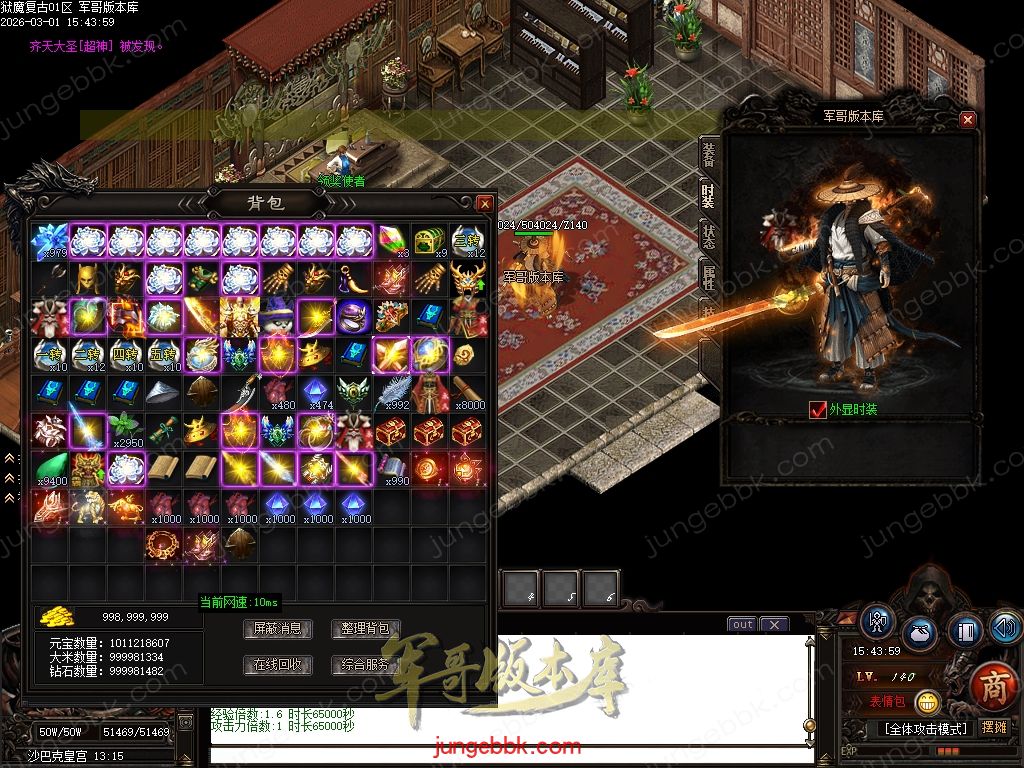Select the green treasure chest x9
Image resolution: width=1024 pixels, height=768 pixels.
click(x=430, y=242)
